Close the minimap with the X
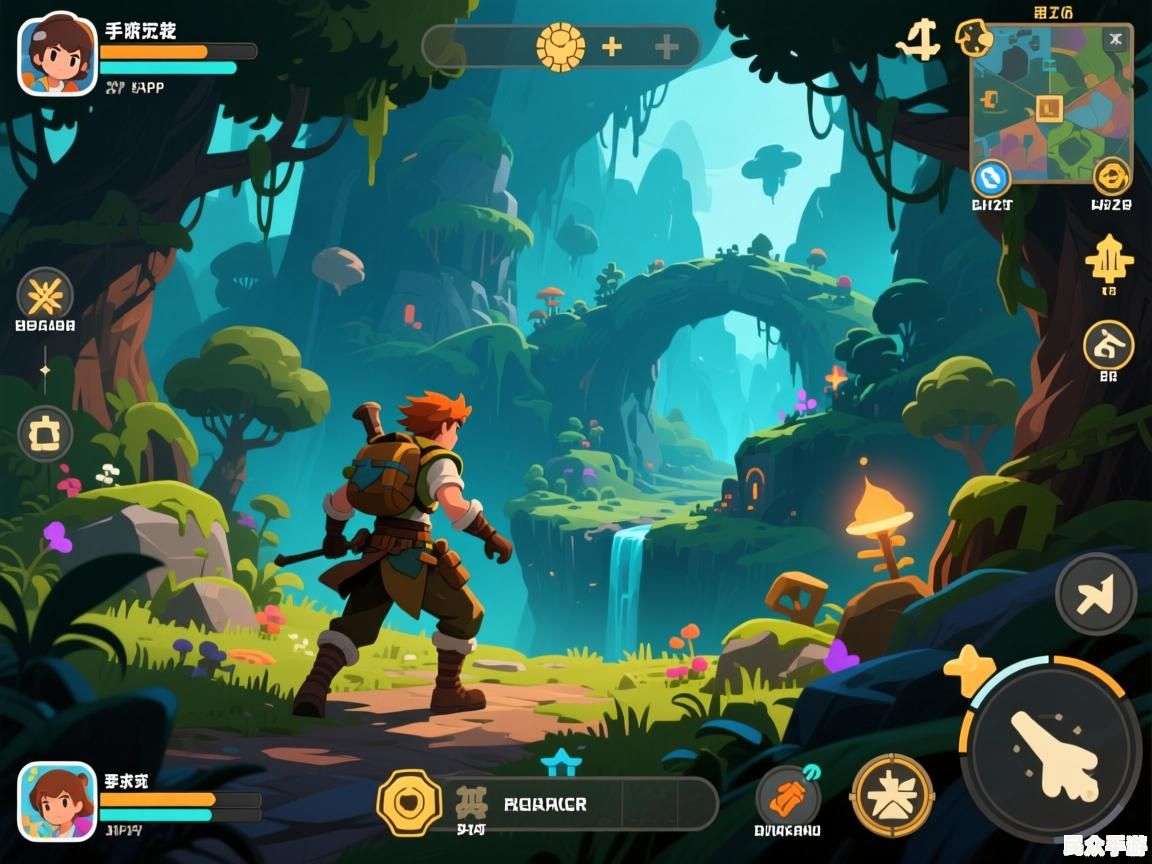1152x864 pixels. (1116, 40)
